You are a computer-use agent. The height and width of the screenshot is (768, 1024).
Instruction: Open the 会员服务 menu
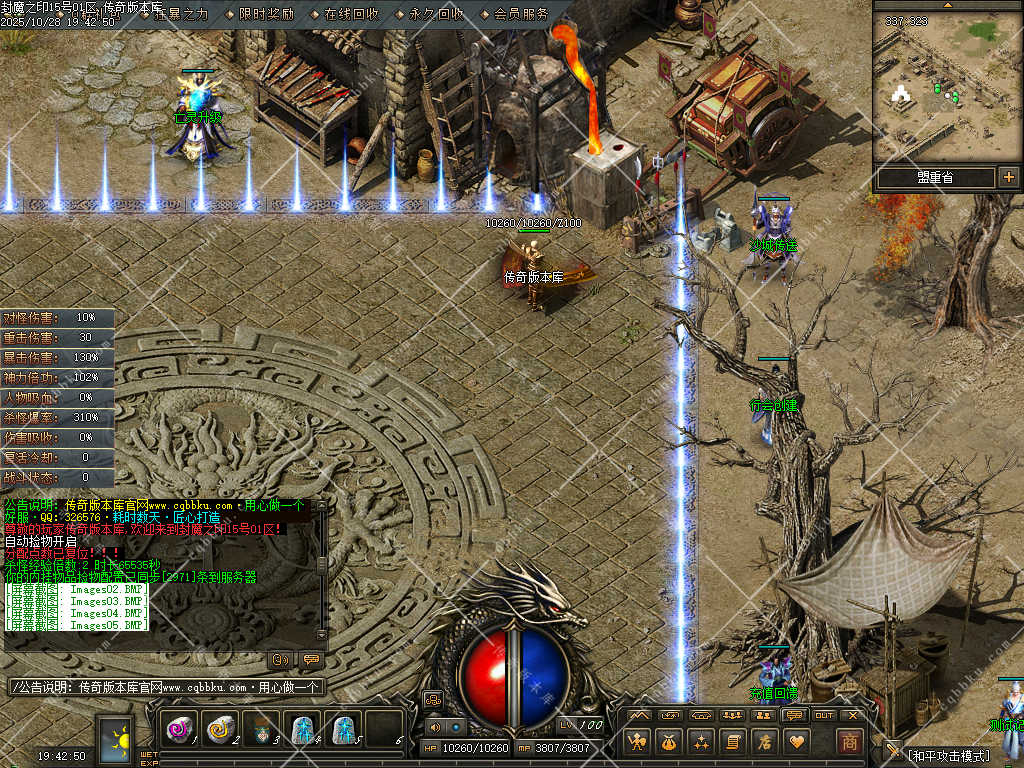[x=521, y=14]
